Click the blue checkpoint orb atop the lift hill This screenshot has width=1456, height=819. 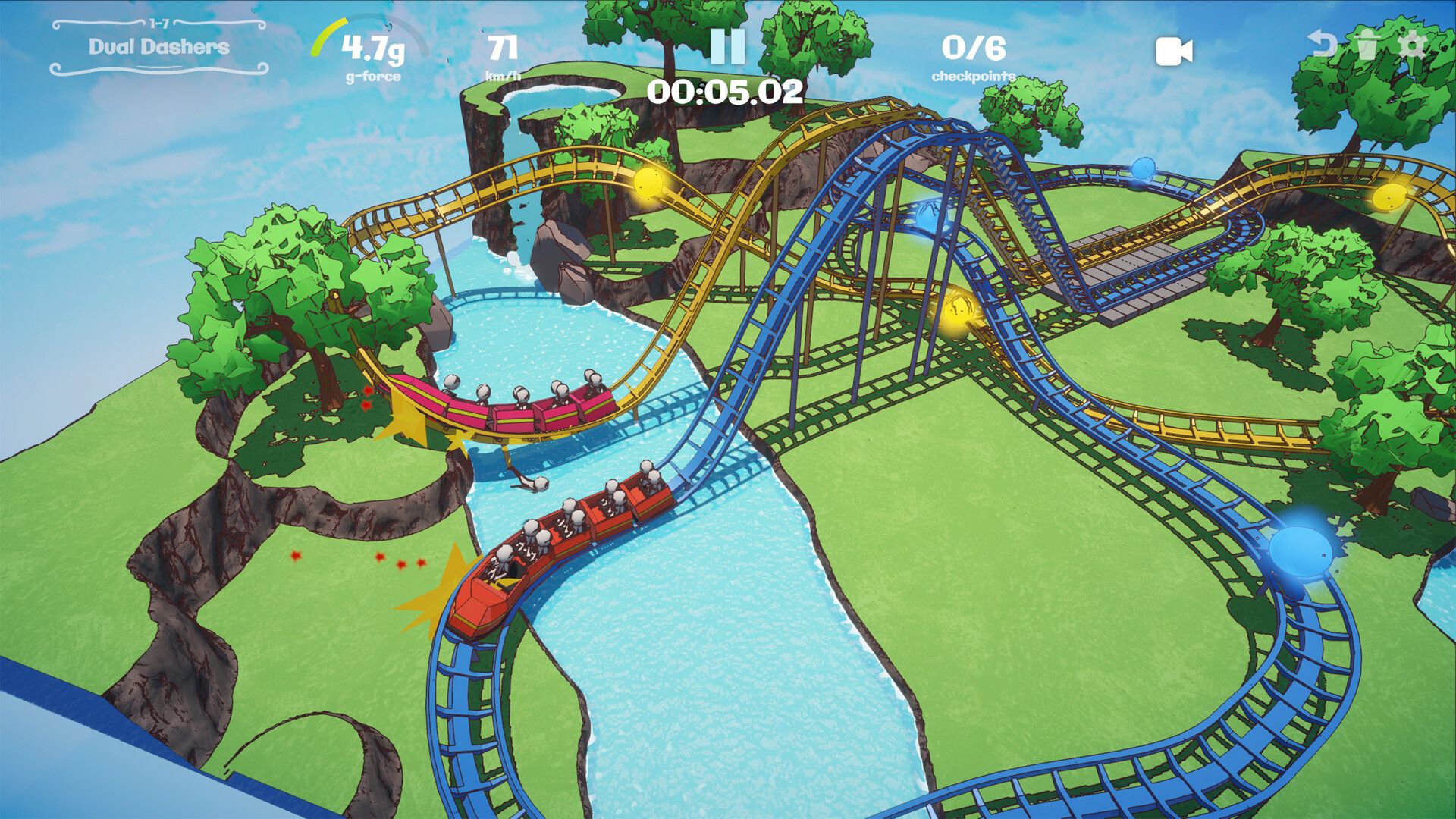pos(928,213)
